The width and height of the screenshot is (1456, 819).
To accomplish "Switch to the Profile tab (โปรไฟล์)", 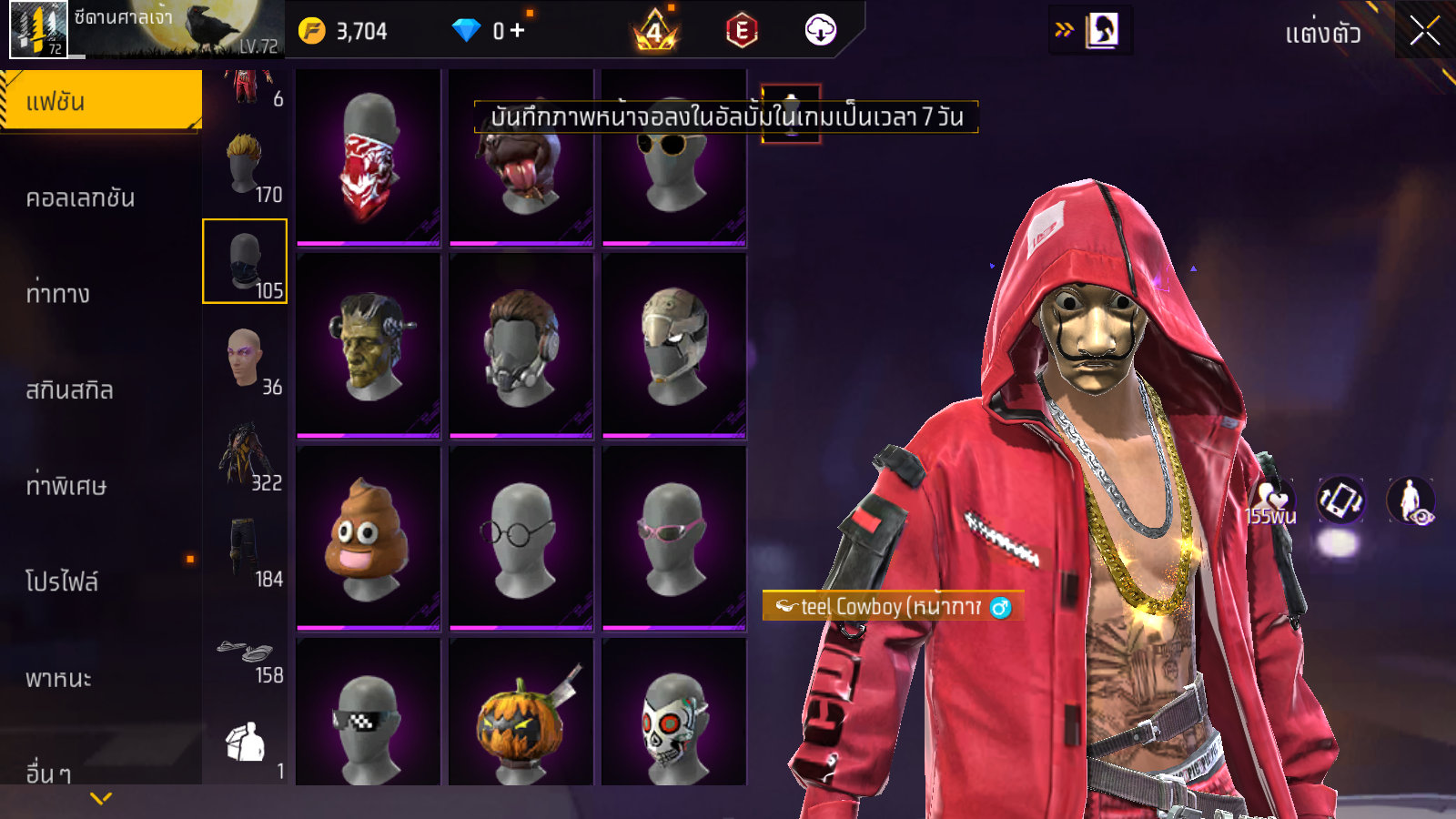I will click(x=62, y=581).
